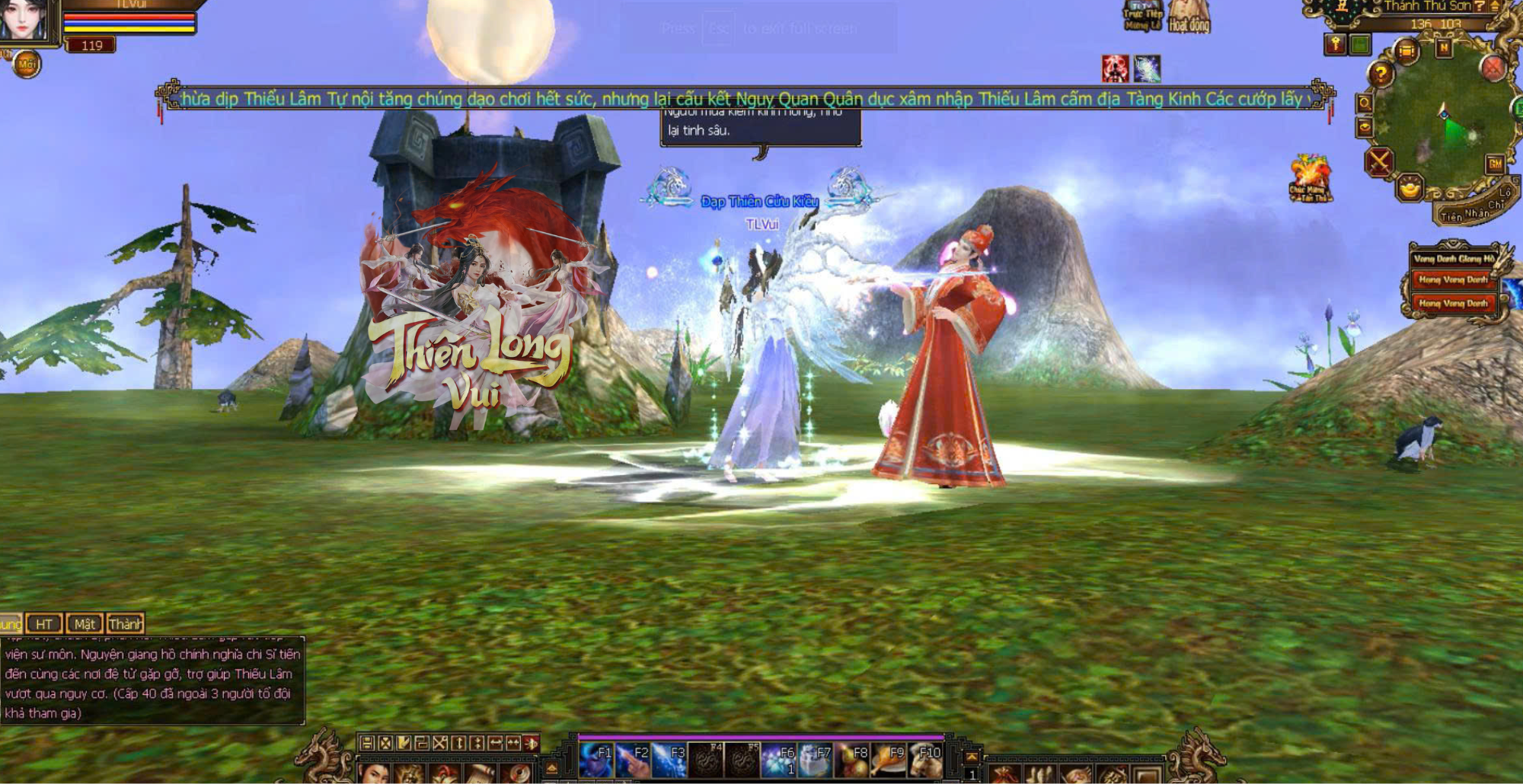Click the player portrait in the corner
This screenshot has width=1523, height=784.
coord(24,20)
